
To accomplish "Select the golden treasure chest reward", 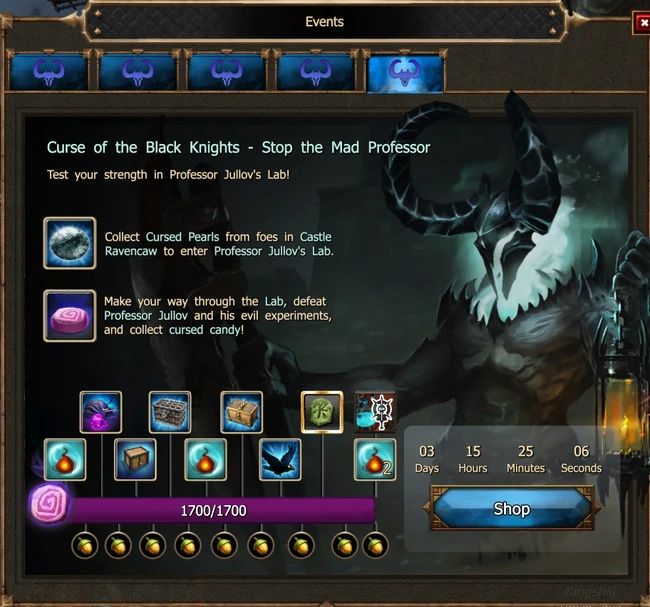I will coord(241,412).
